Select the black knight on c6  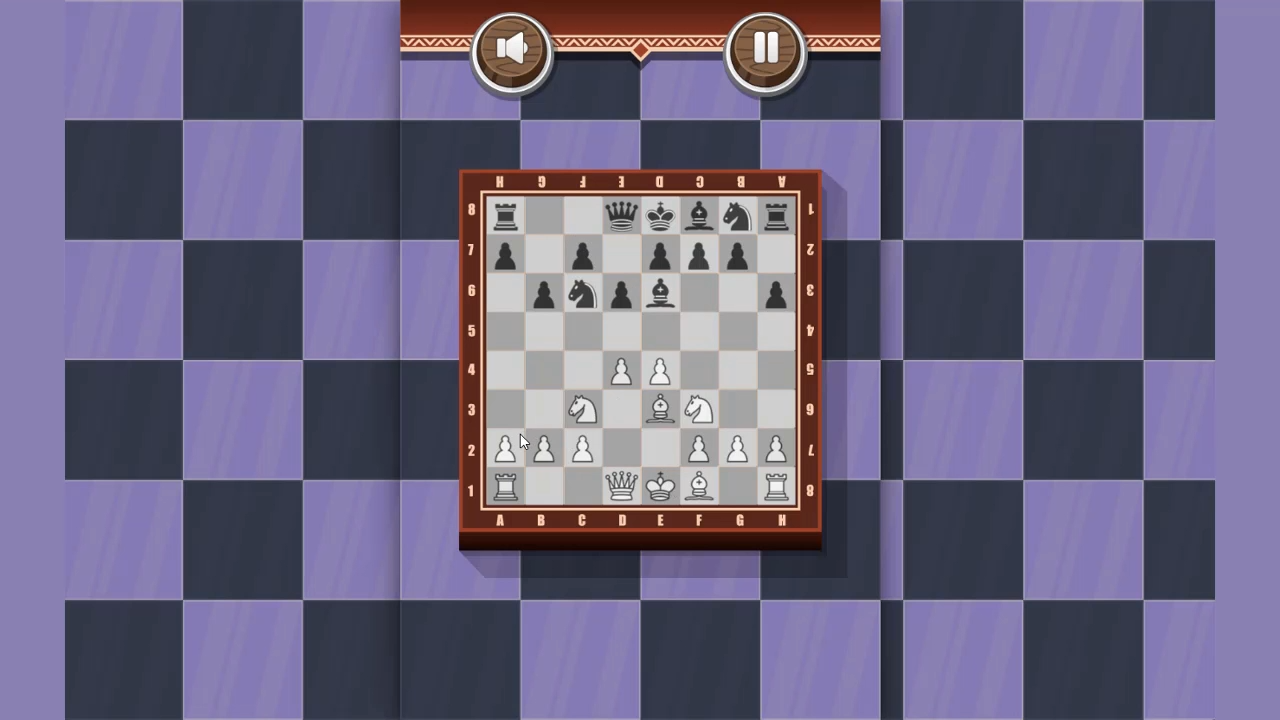(581, 293)
